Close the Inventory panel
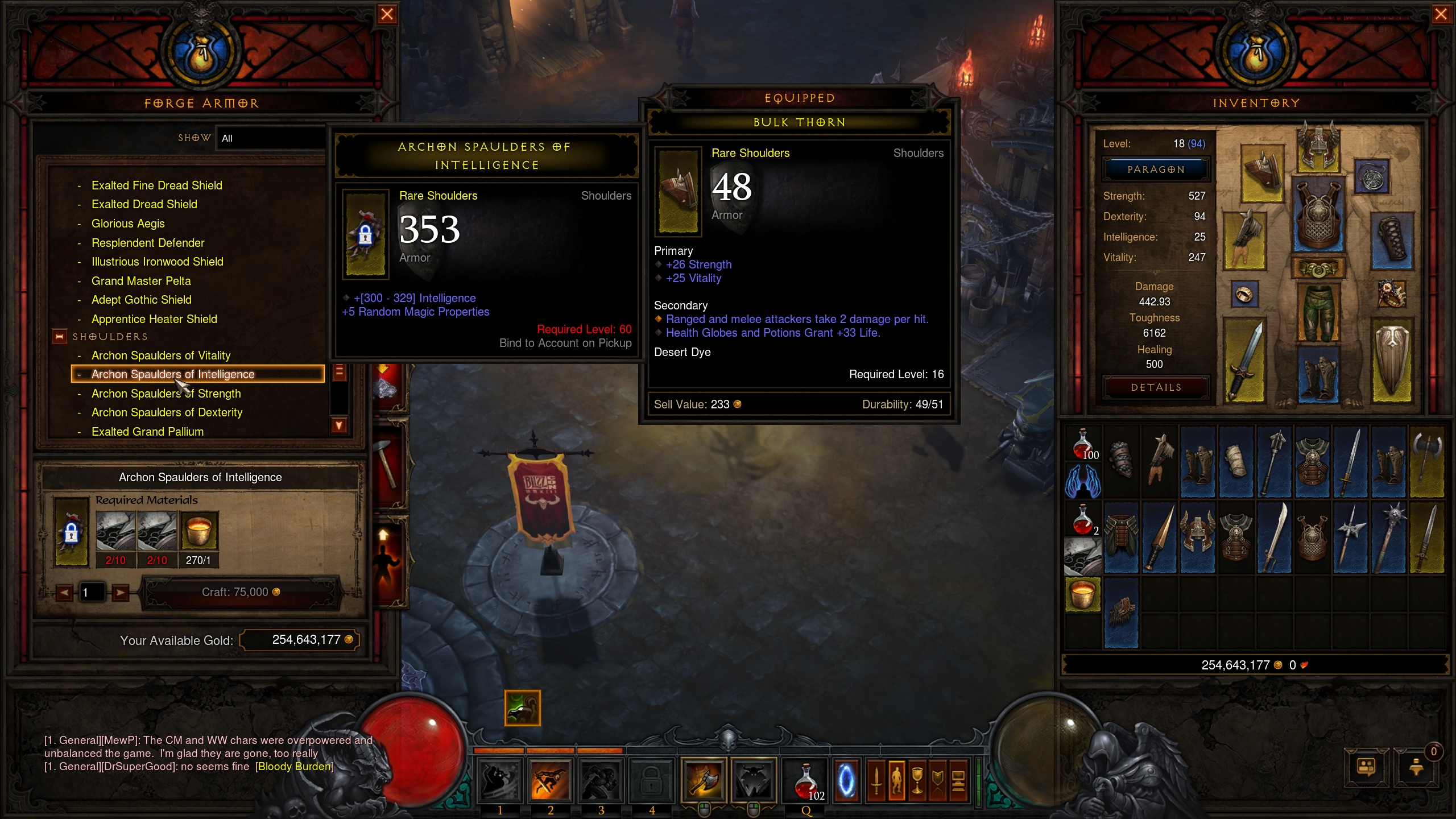1456x819 pixels. (x=1441, y=14)
